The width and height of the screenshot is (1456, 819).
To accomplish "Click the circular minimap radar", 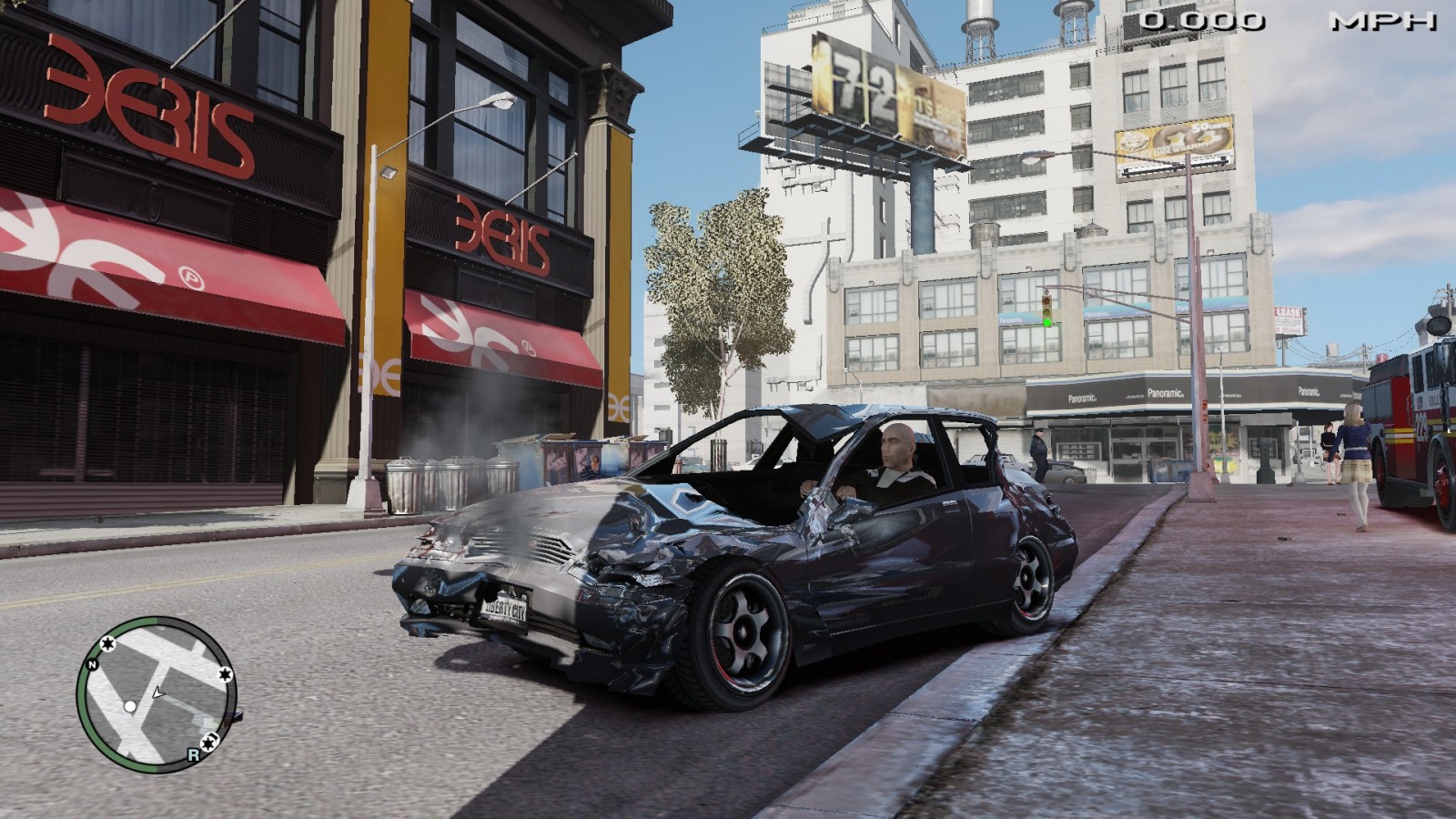I will tap(156, 694).
